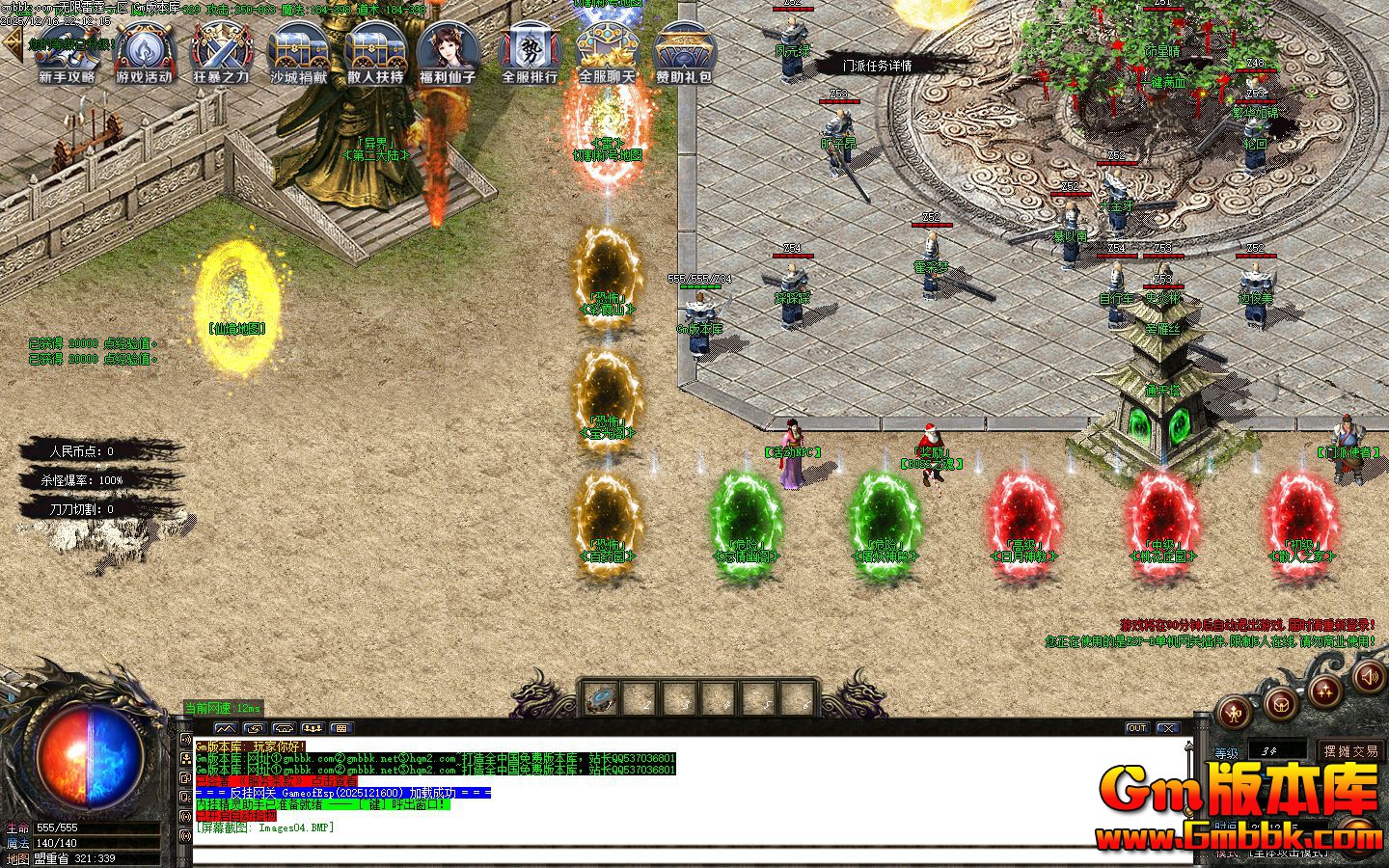Collapse the top icon bar with the left arrow

point(12,42)
